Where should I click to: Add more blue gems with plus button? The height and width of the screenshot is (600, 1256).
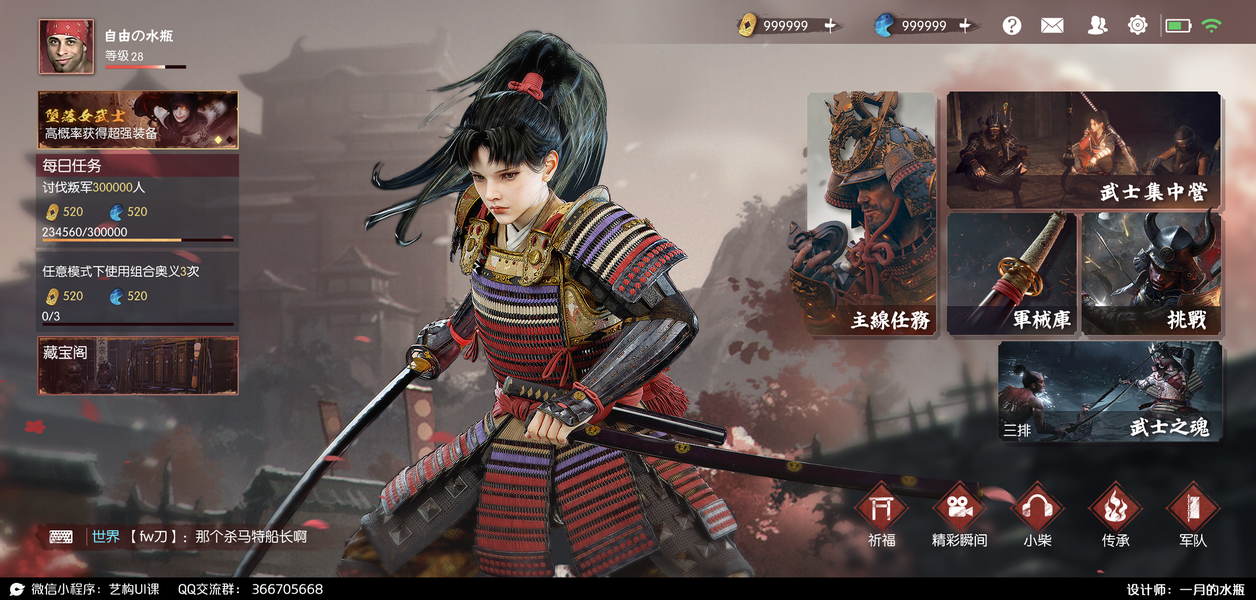pos(965,26)
